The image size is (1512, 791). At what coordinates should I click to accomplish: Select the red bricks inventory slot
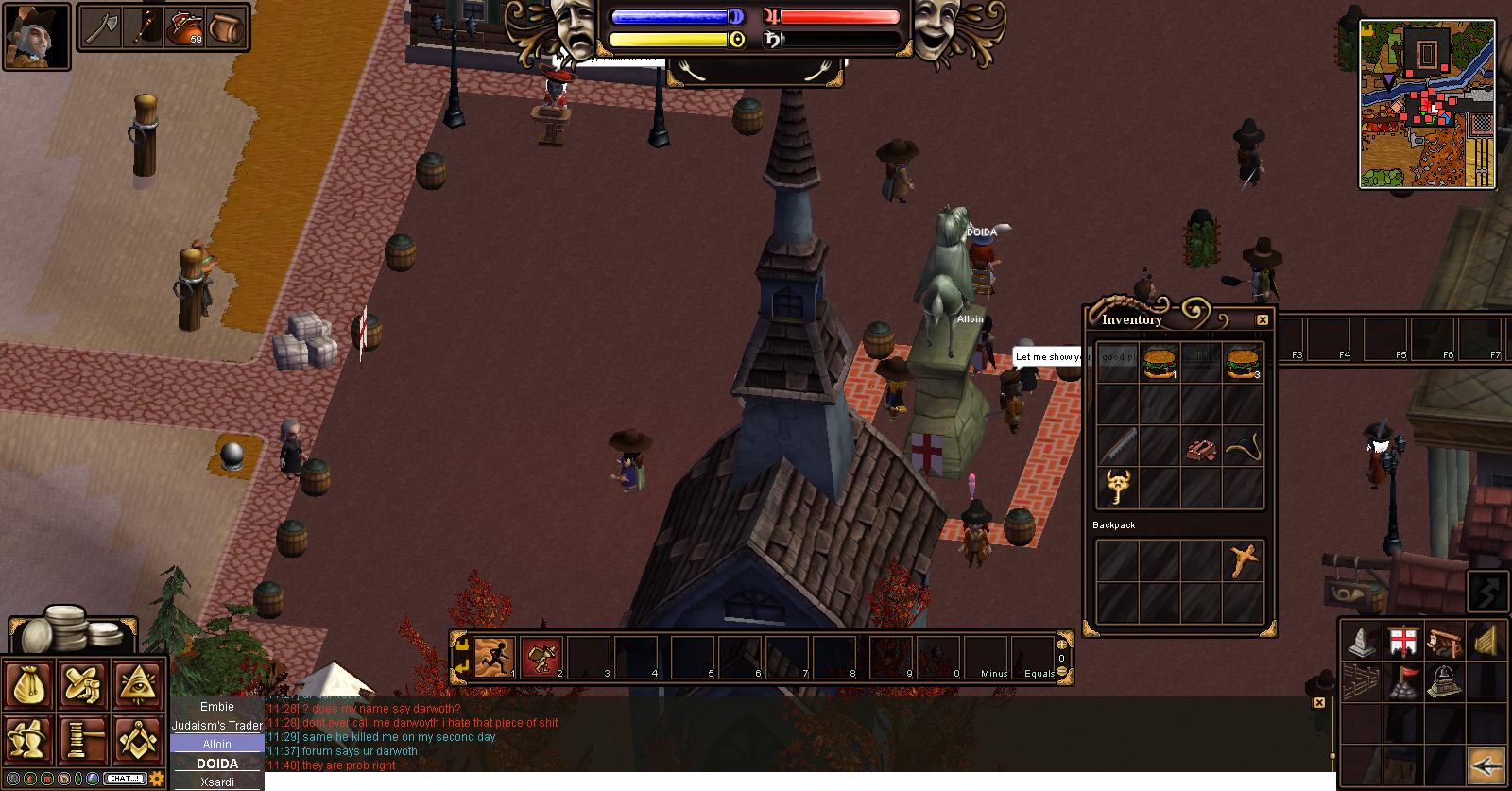tap(1200, 448)
